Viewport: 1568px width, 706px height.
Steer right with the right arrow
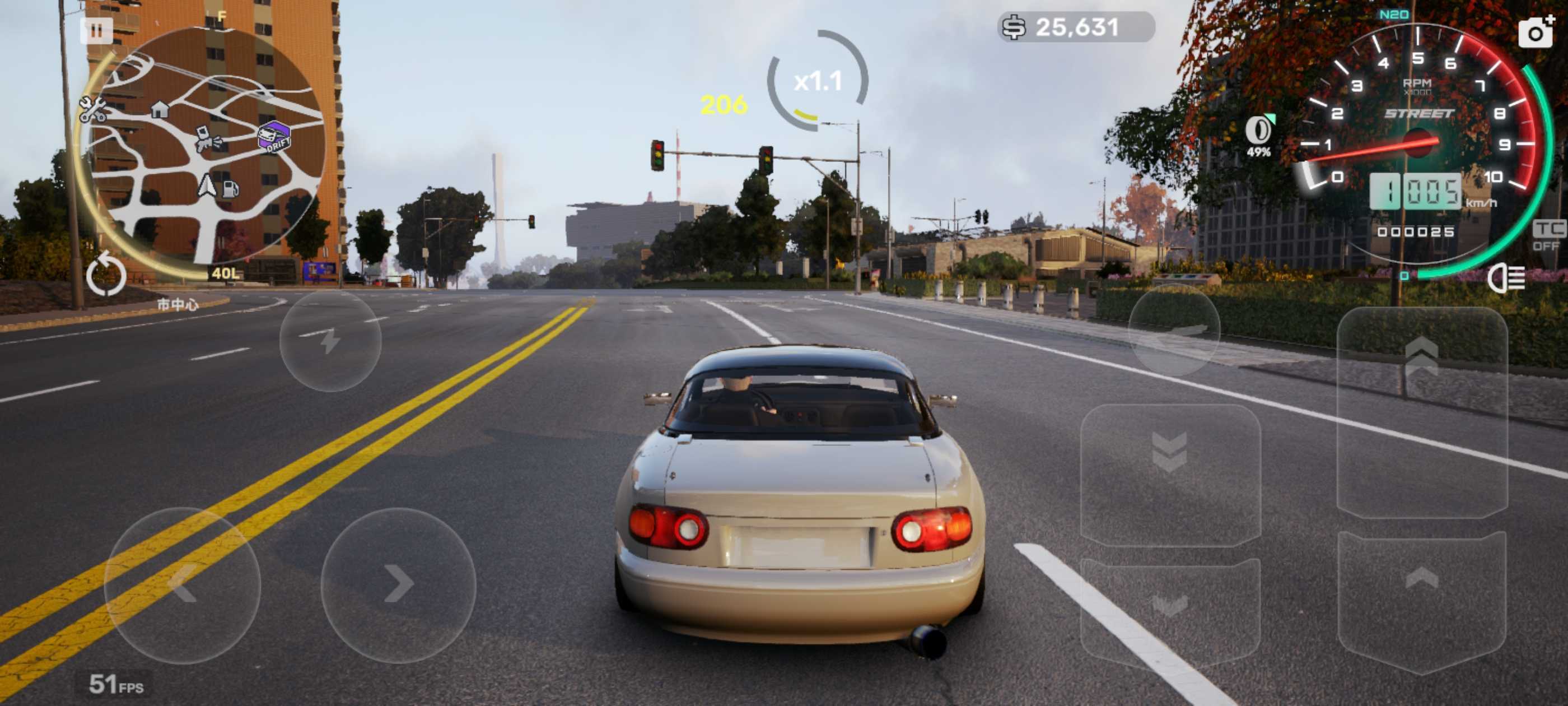(398, 584)
